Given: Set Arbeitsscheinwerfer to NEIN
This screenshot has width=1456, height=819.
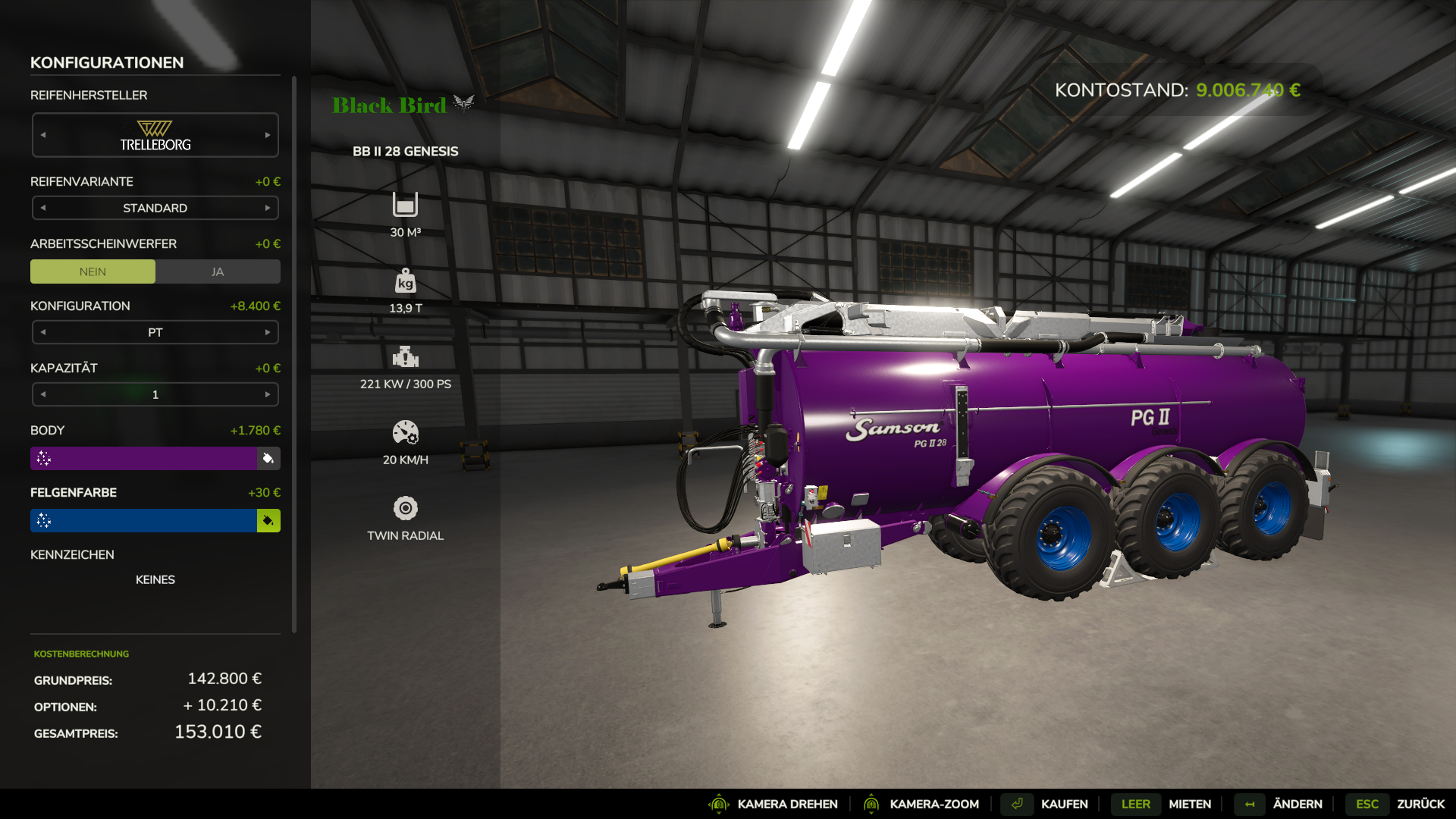Looking at the screenshot, I should click(x=93, y=271).
